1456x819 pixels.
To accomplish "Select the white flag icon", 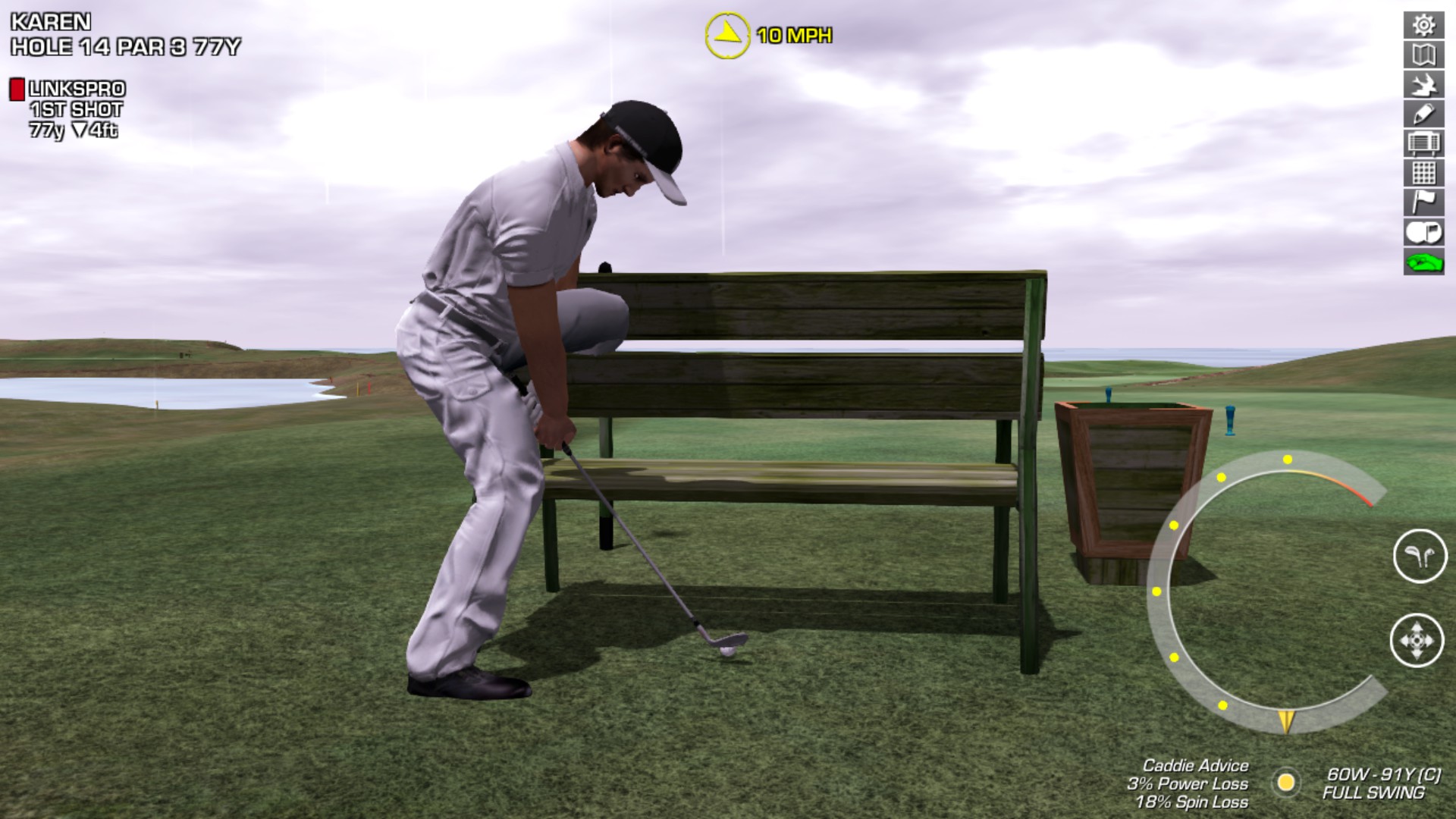I will pos(1423,202).
